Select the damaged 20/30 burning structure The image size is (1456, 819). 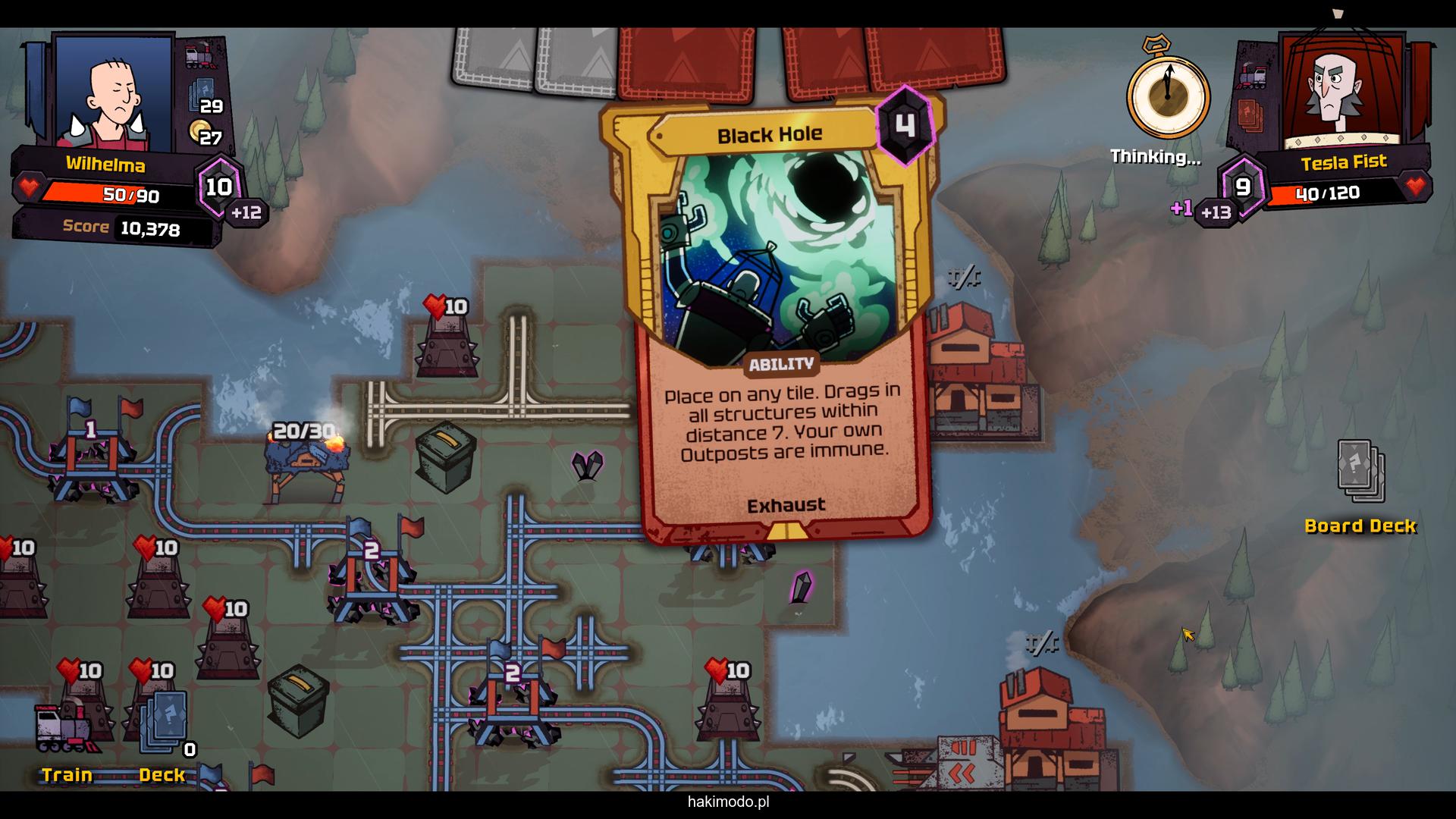point(307,464)
